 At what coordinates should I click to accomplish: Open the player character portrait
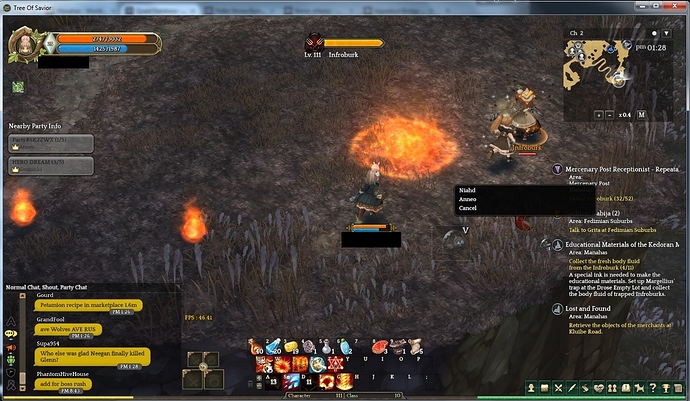(x=25, y=43)
